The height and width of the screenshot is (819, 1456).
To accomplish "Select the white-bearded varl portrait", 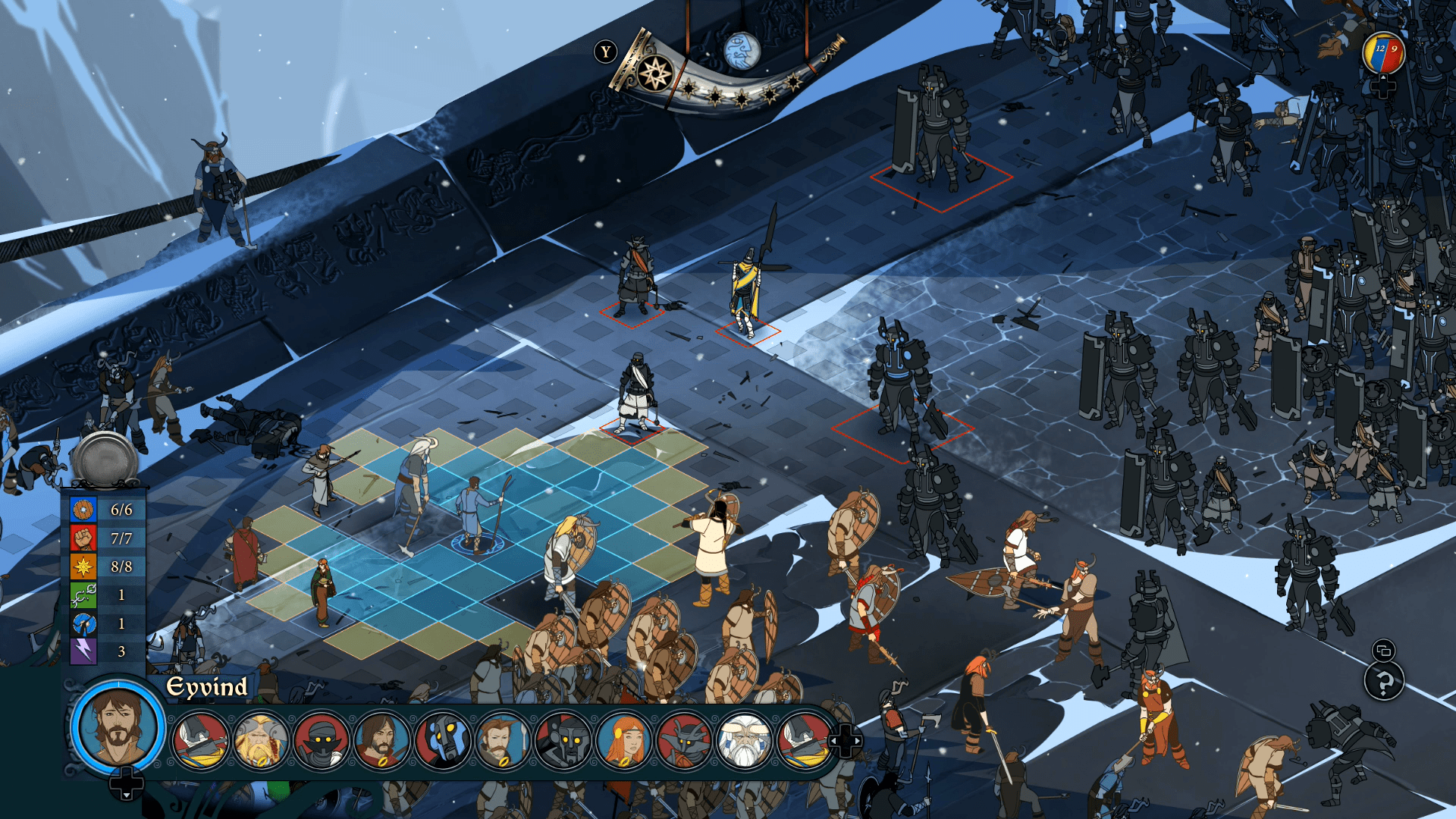I will [x=745, y=741].
